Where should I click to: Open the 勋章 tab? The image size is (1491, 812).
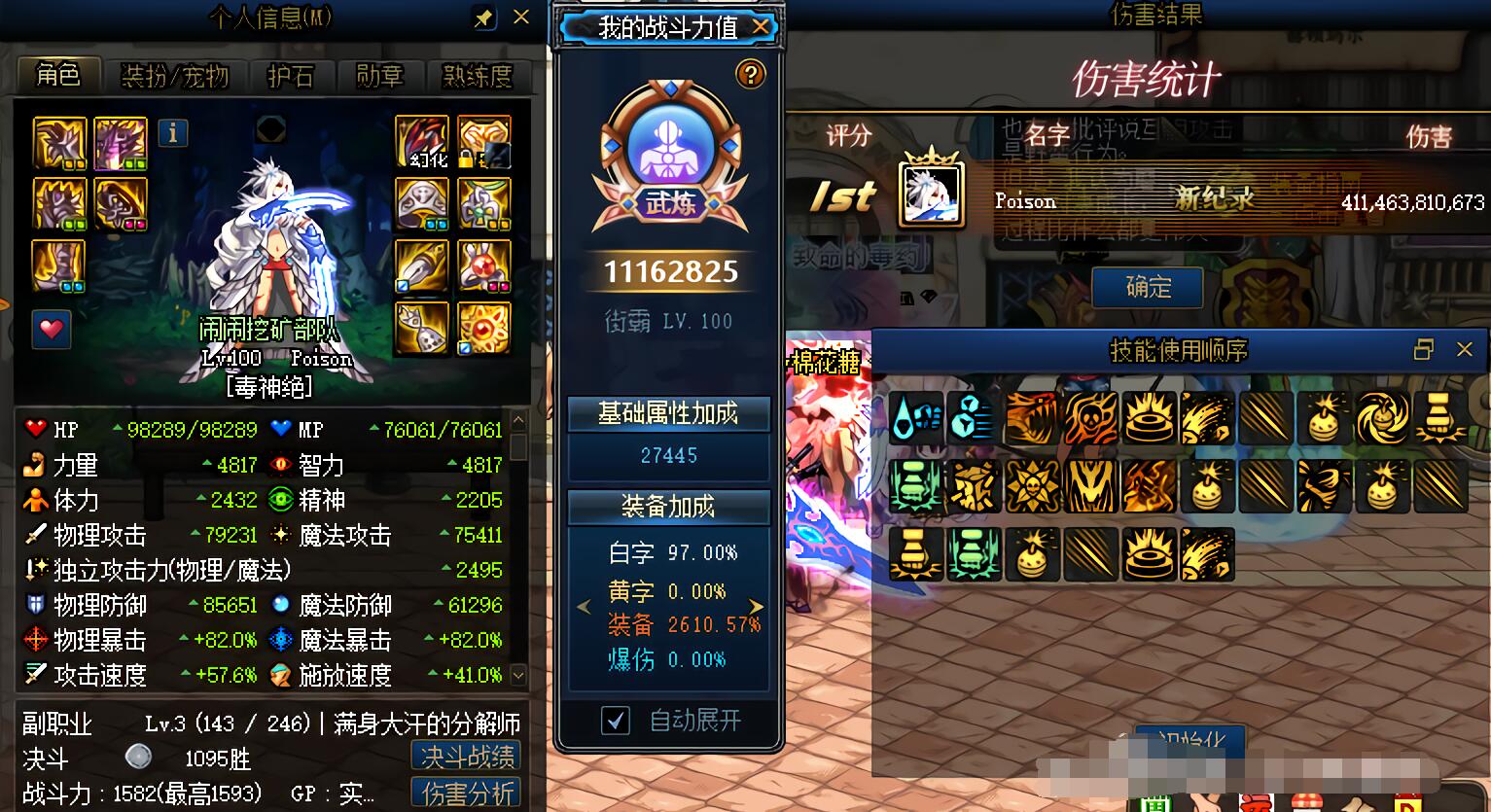pos(379,77)
